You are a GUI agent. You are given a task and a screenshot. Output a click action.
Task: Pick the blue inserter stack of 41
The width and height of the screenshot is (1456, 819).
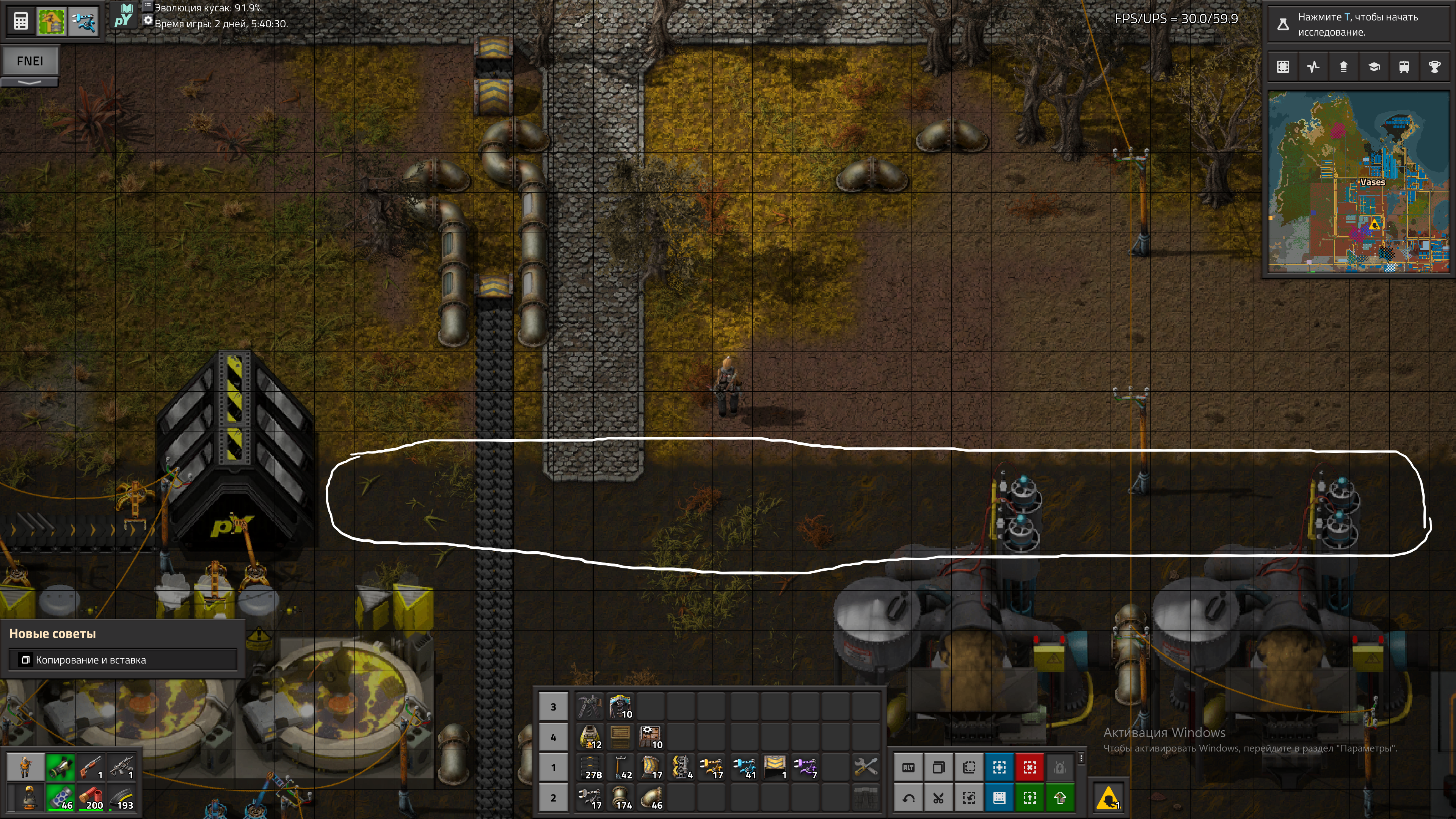pos(744,767)
